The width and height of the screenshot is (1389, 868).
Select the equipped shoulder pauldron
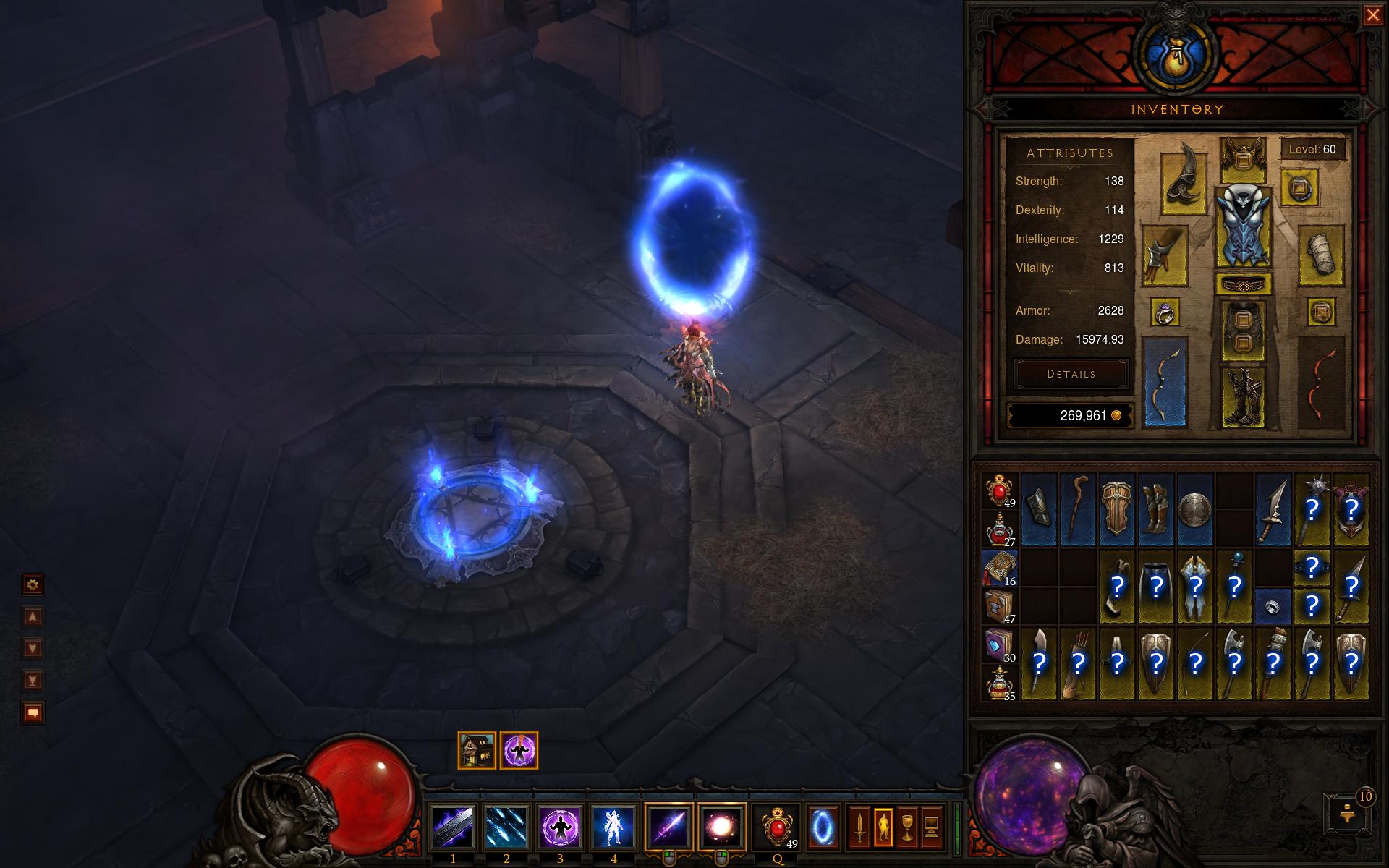coord(1184,184)
